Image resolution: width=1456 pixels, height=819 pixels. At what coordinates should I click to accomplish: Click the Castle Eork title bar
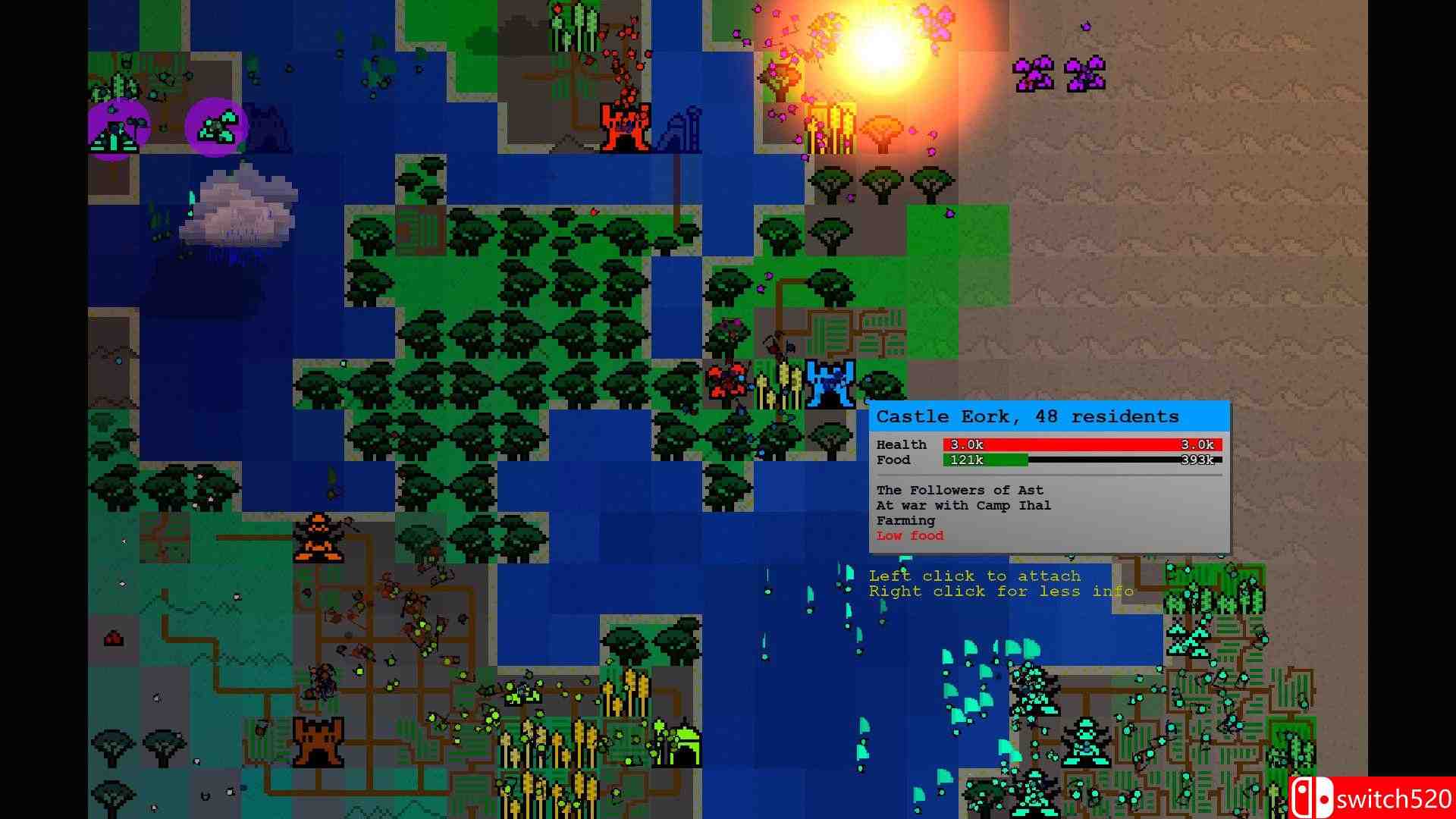click(1027, 416)
